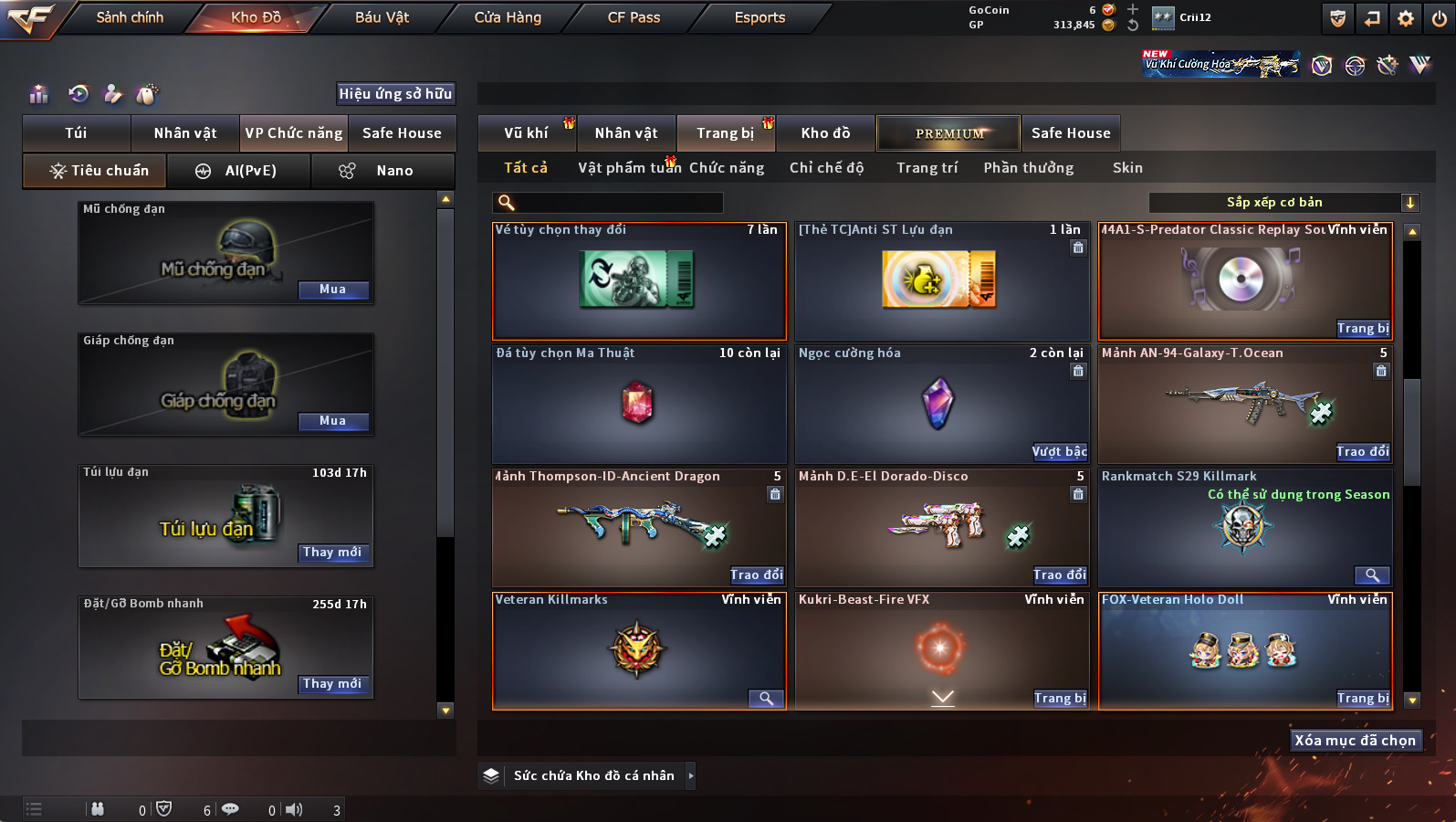
Task: Click the power exit button
Action: (x=1440, y=18)
